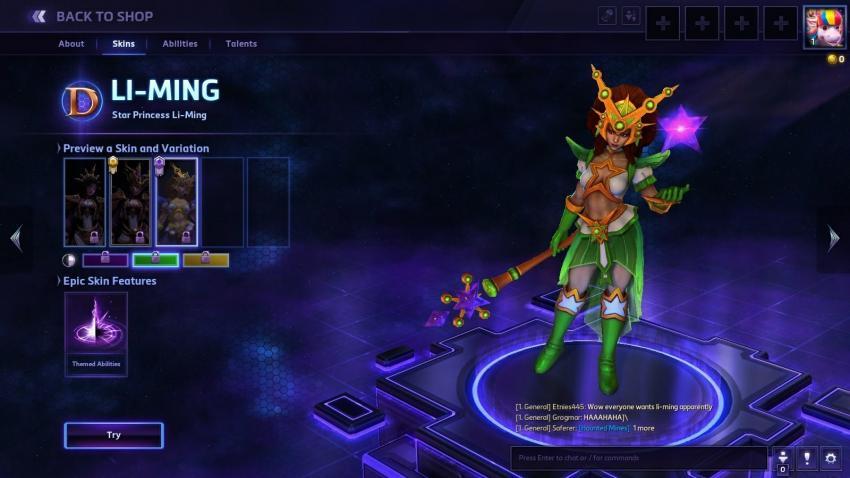Switch to the Abilities tab
850x478 pixels.
click(180, 44)
